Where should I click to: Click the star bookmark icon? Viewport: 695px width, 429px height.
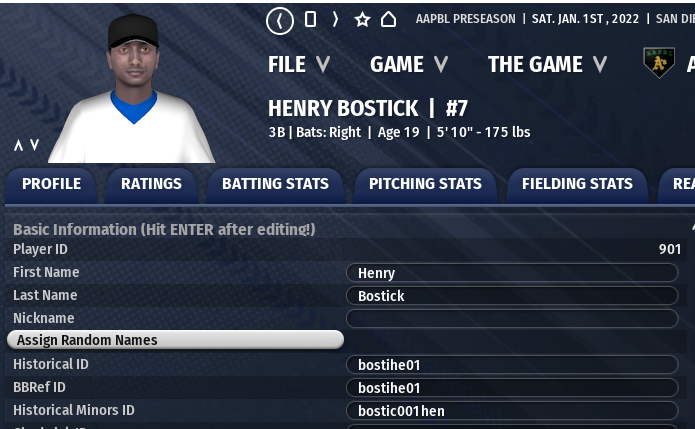click(362, 20)
